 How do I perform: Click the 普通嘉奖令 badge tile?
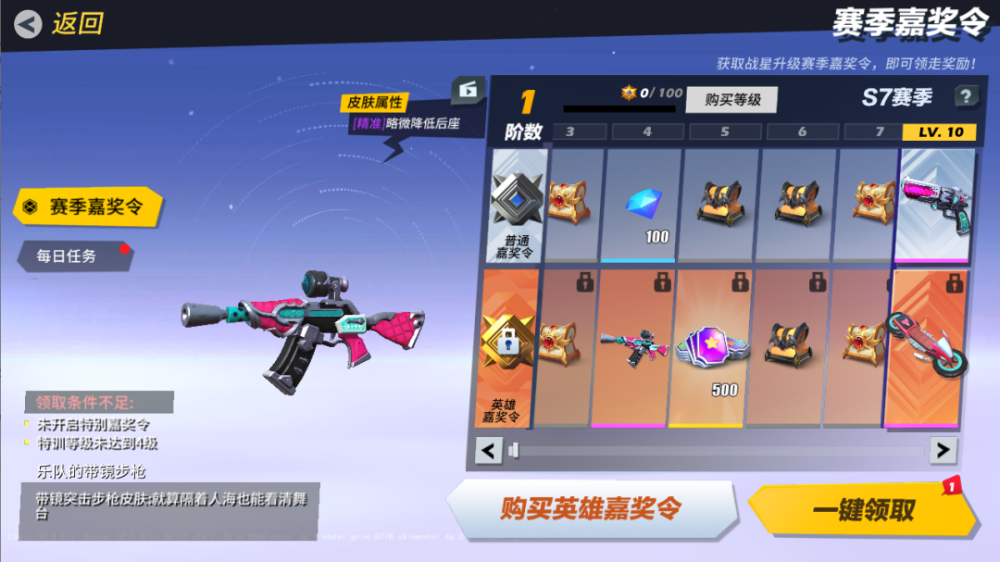pyautogui.click(x=519, y=205)
